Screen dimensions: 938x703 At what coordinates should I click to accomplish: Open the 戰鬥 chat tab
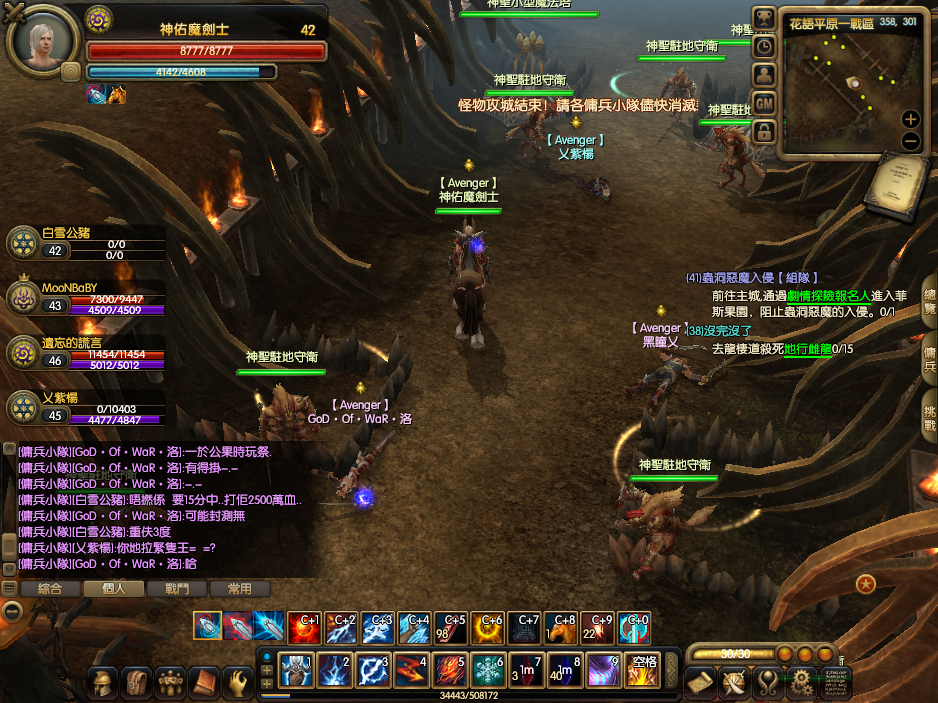click(x=176, y=589)
